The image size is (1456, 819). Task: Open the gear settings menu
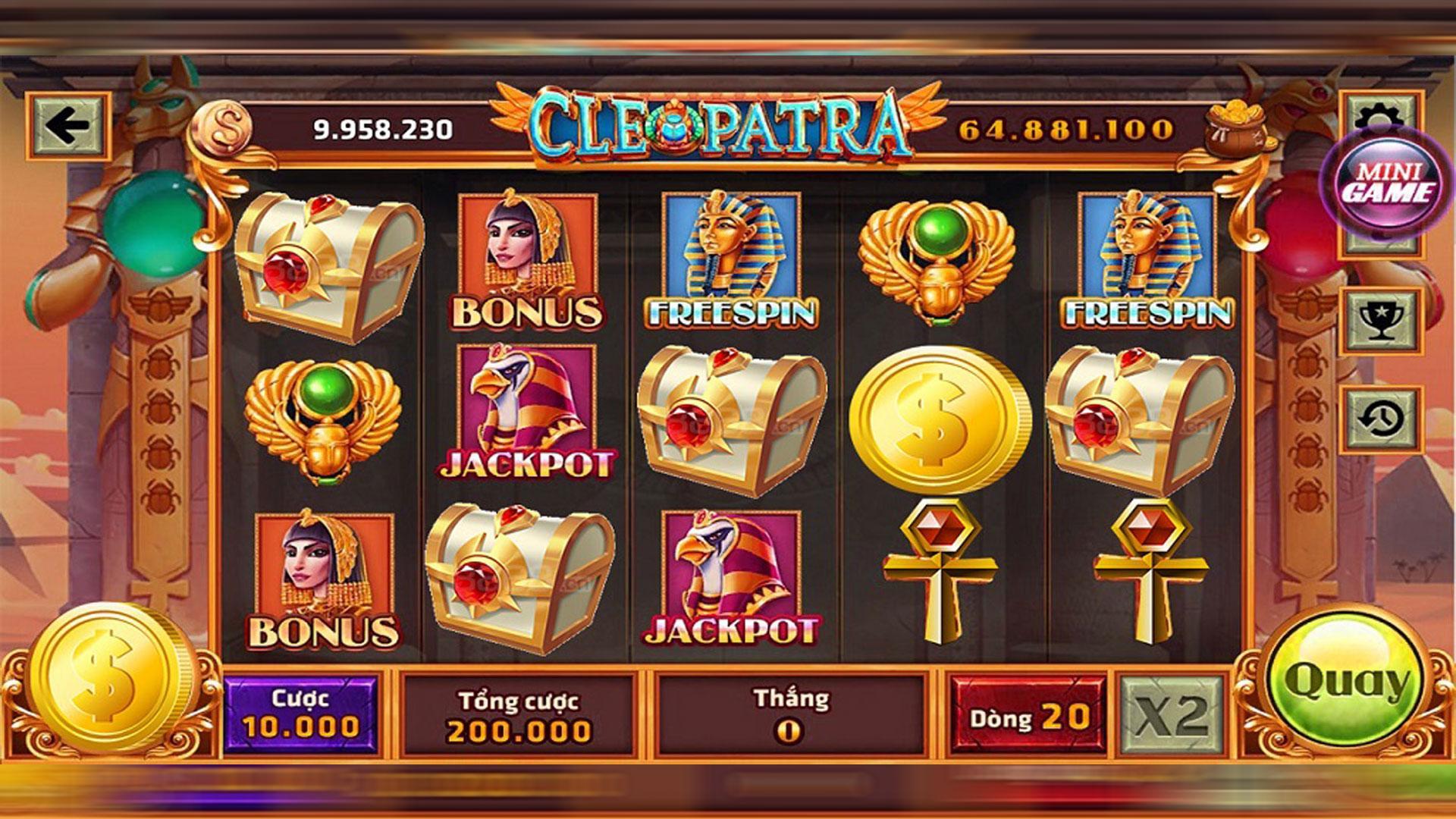click(x=1374, y=114)
